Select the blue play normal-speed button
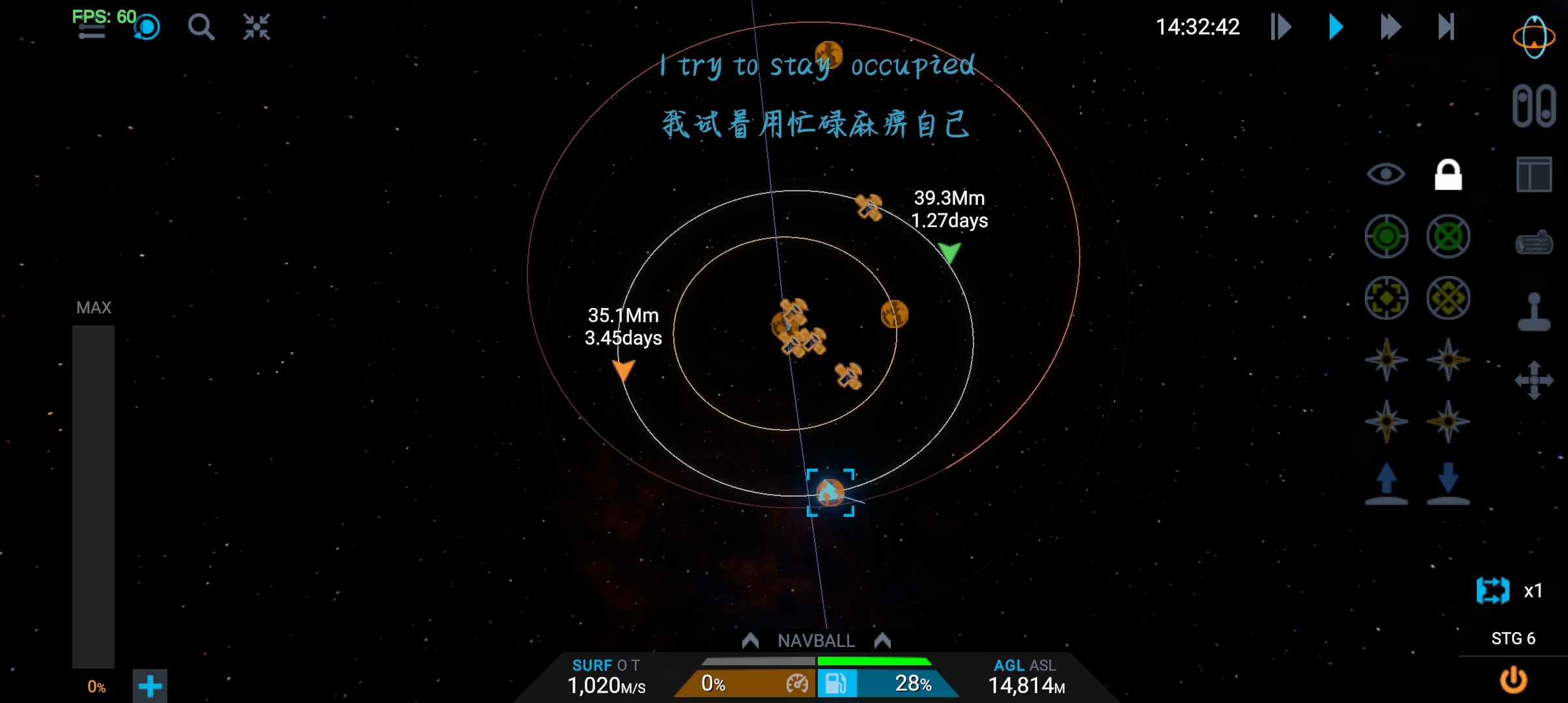This screenshot has height=703, width=1568. tap(1336, 27)
